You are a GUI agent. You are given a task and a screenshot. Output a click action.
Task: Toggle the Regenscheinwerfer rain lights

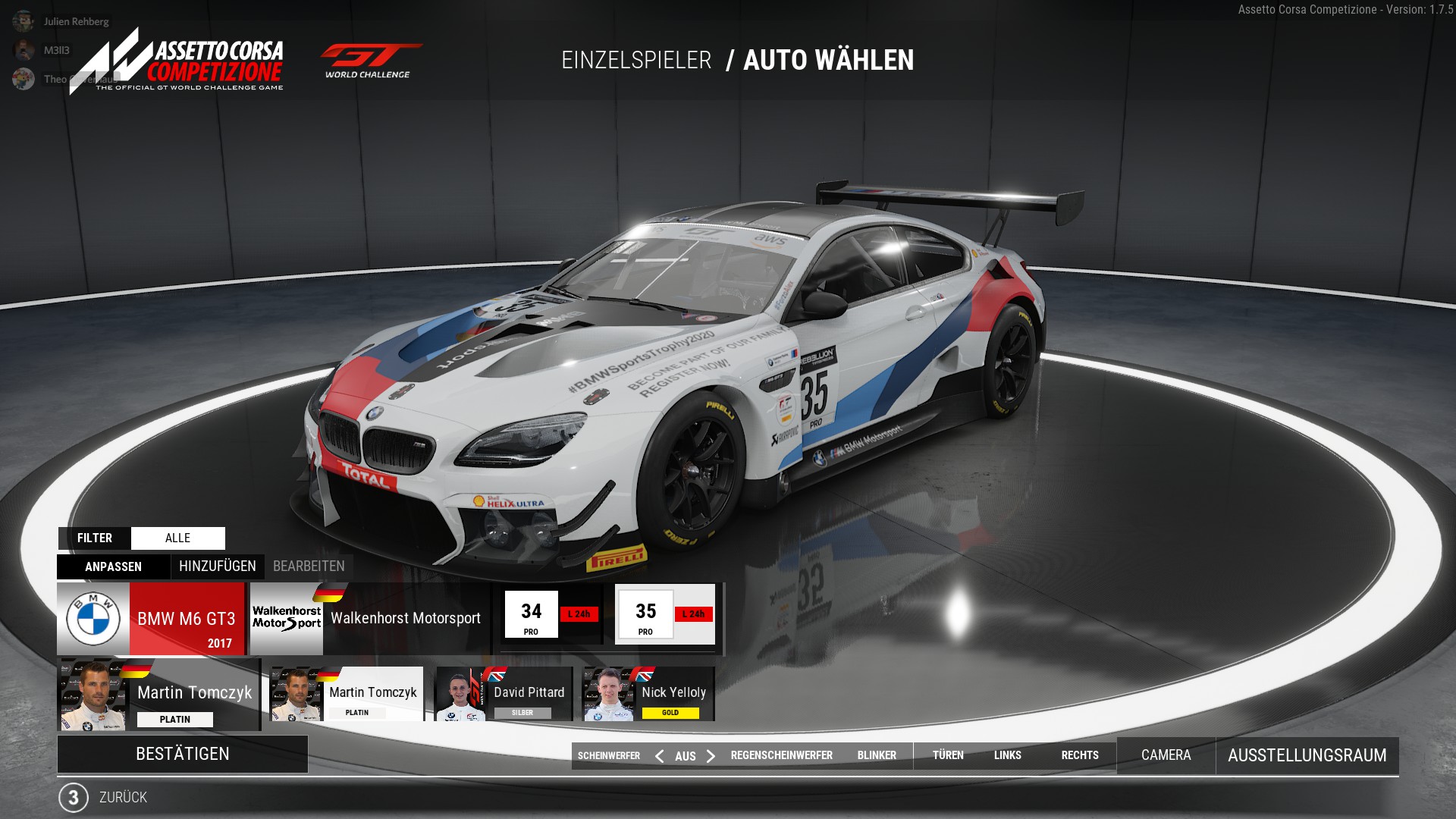click(781, 755)
